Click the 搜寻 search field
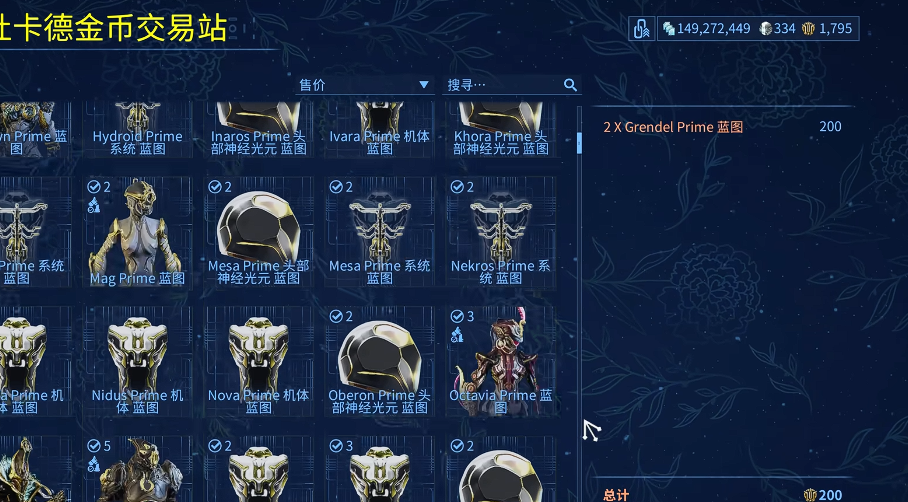The image size is (908, 502). 502,85
